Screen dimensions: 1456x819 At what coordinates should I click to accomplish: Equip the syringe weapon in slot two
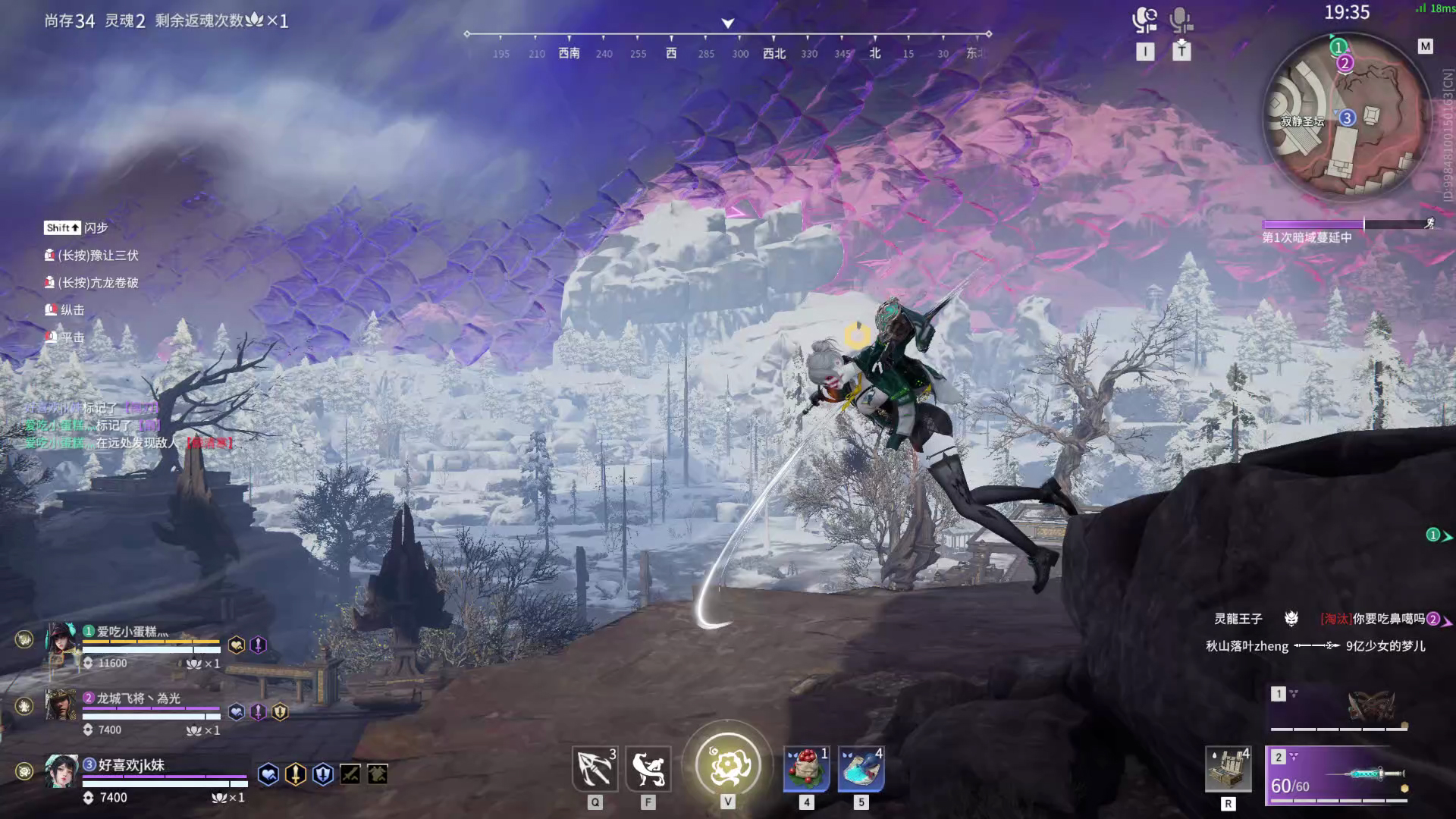tap(1340, 775)
